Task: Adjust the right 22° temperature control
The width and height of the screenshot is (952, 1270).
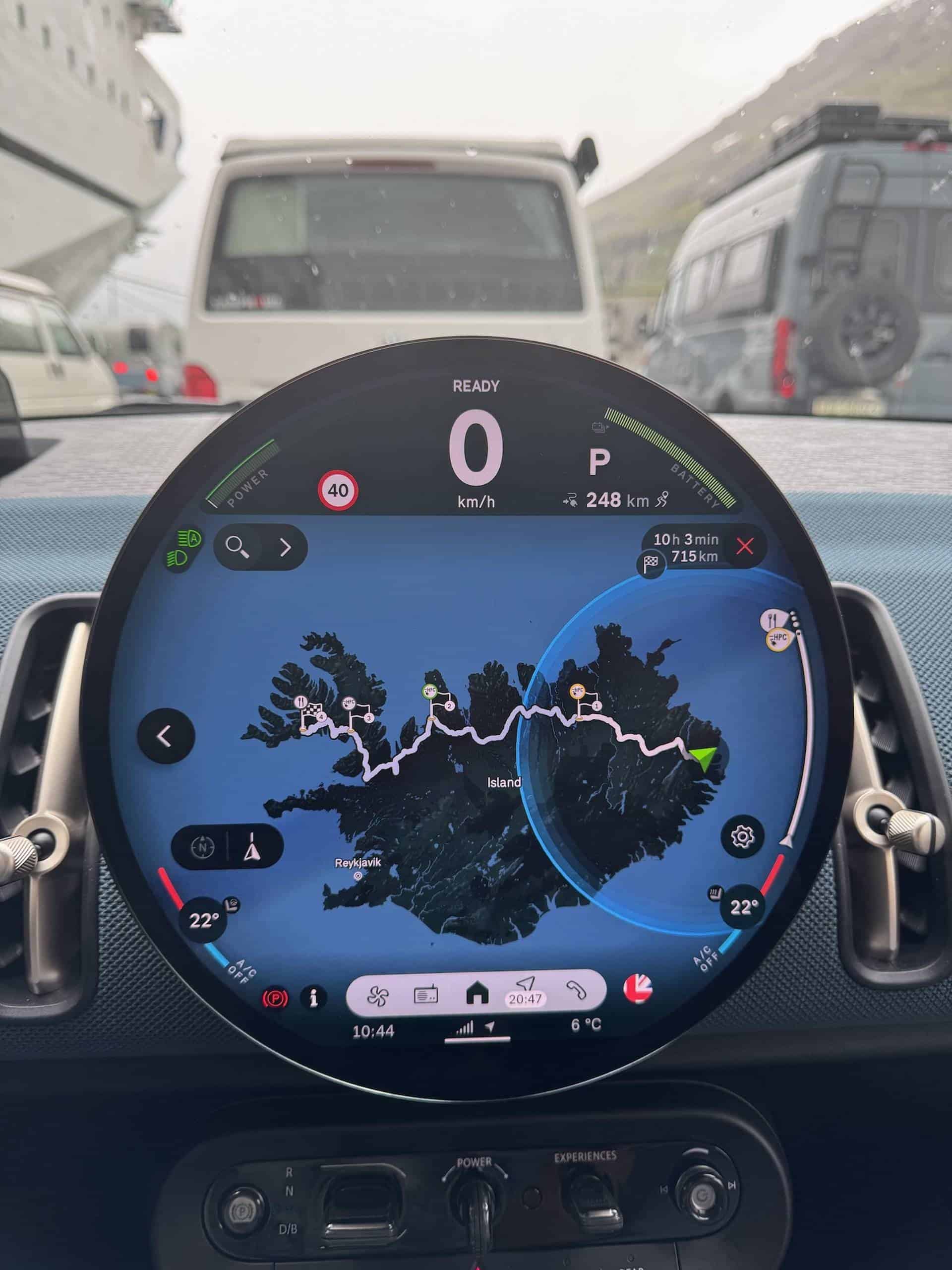Action: click(x=743, y=908)
